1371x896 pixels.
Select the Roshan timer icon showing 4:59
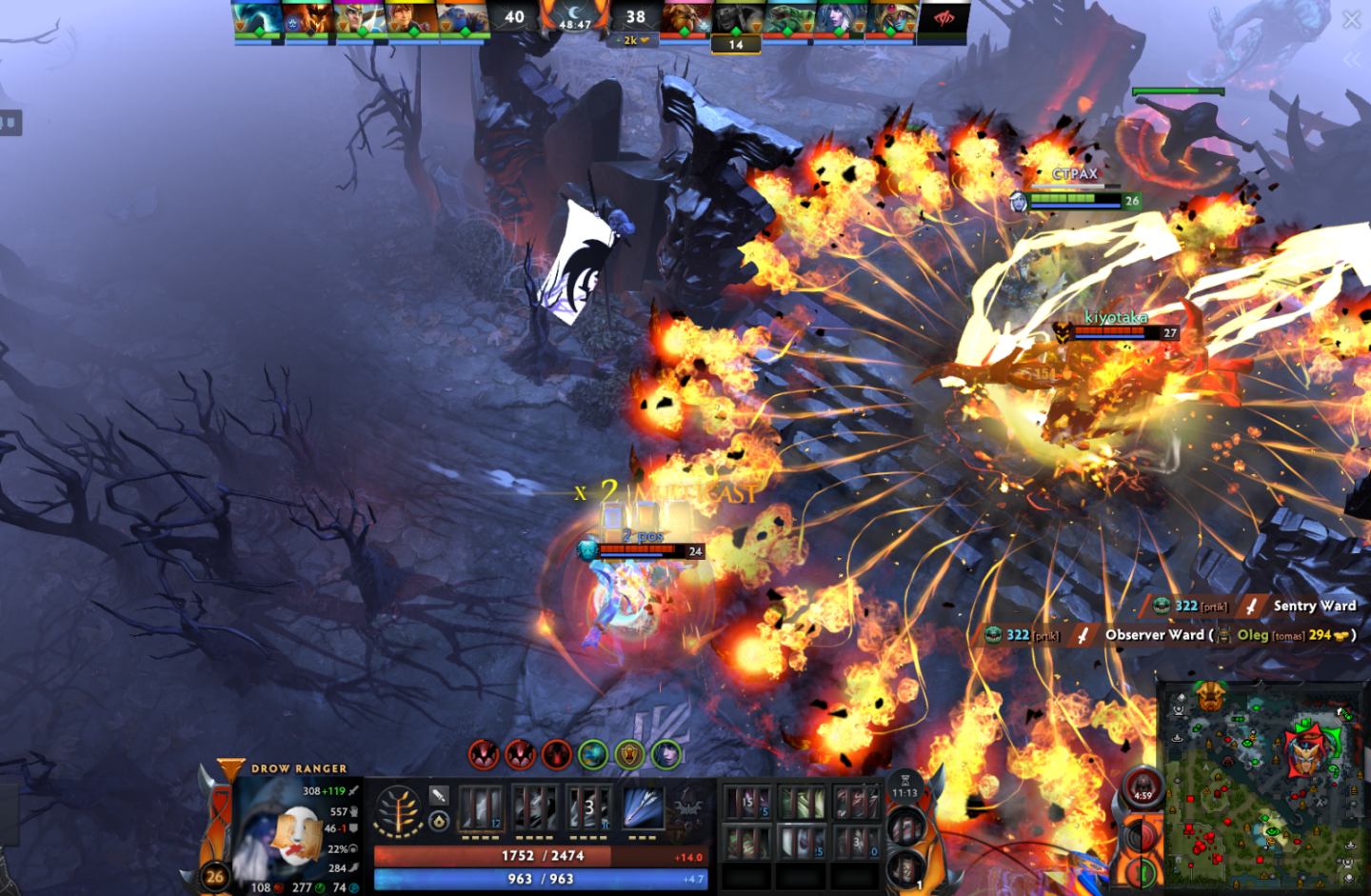[1142, 788]
